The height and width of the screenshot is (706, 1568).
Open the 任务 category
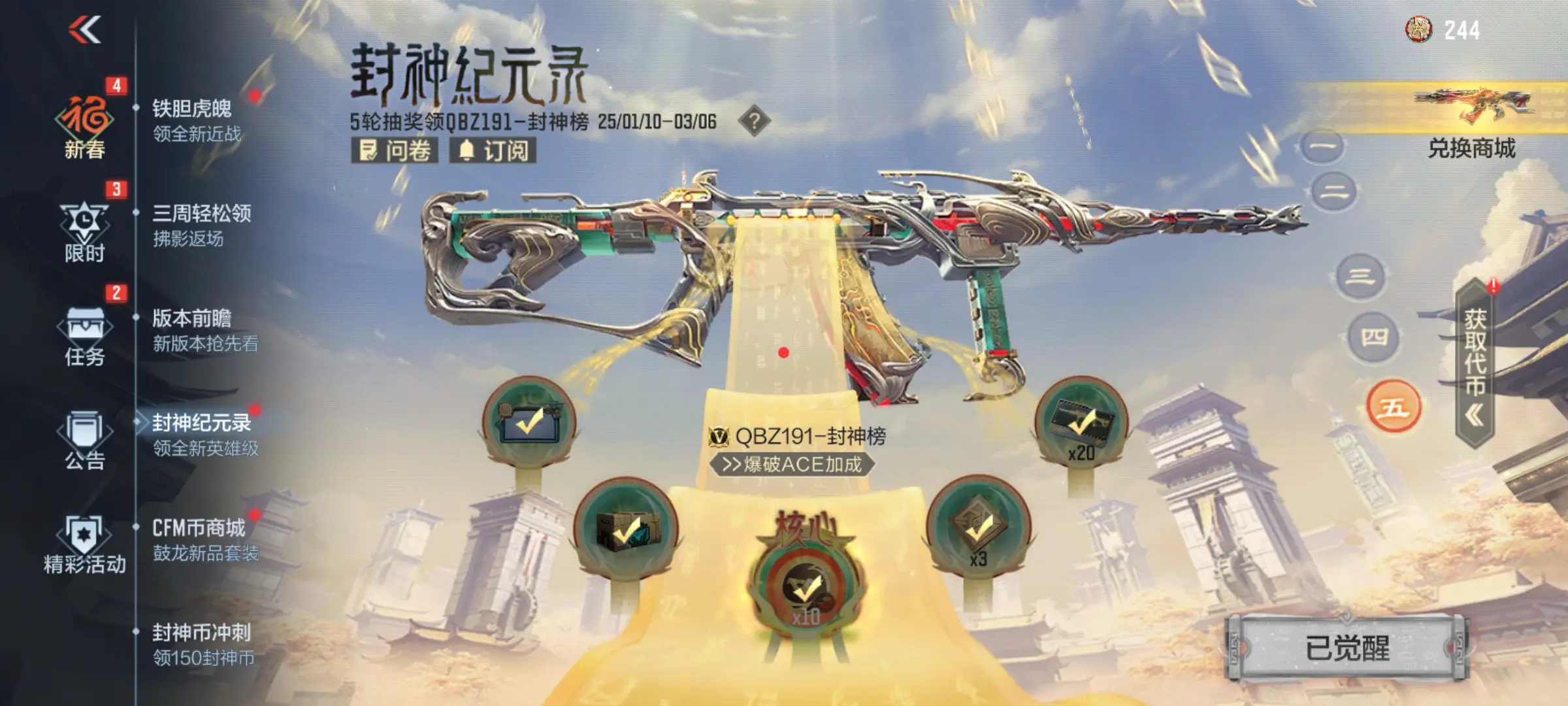[85, 335]
